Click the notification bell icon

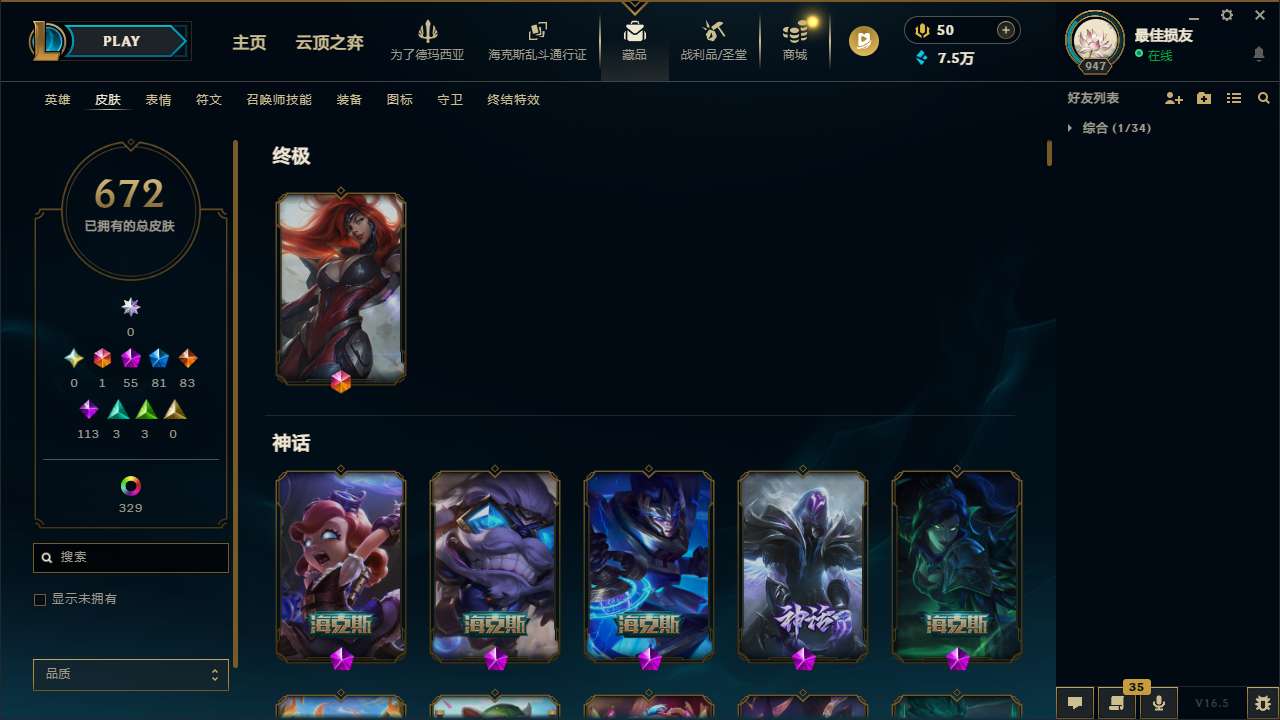tap(1258, 54)
